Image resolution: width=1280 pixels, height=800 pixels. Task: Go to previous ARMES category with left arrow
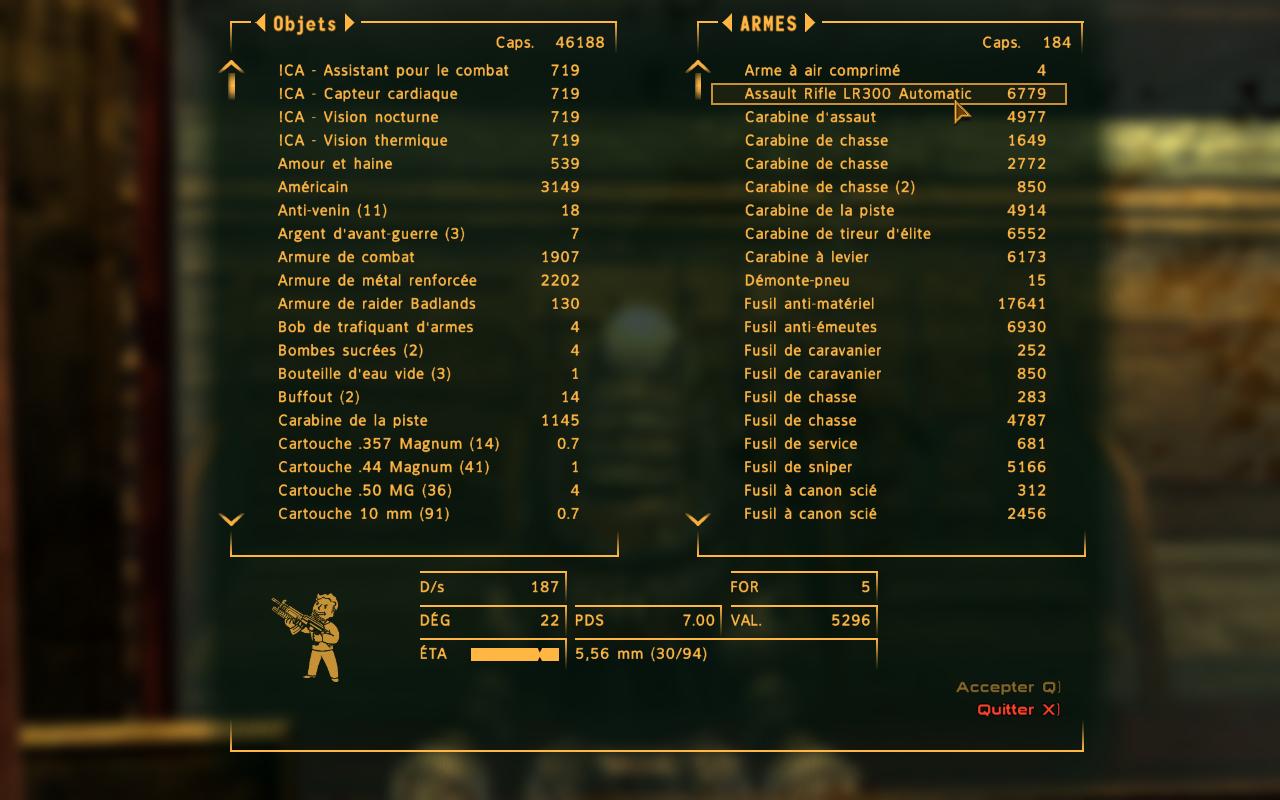click(728, 23)
